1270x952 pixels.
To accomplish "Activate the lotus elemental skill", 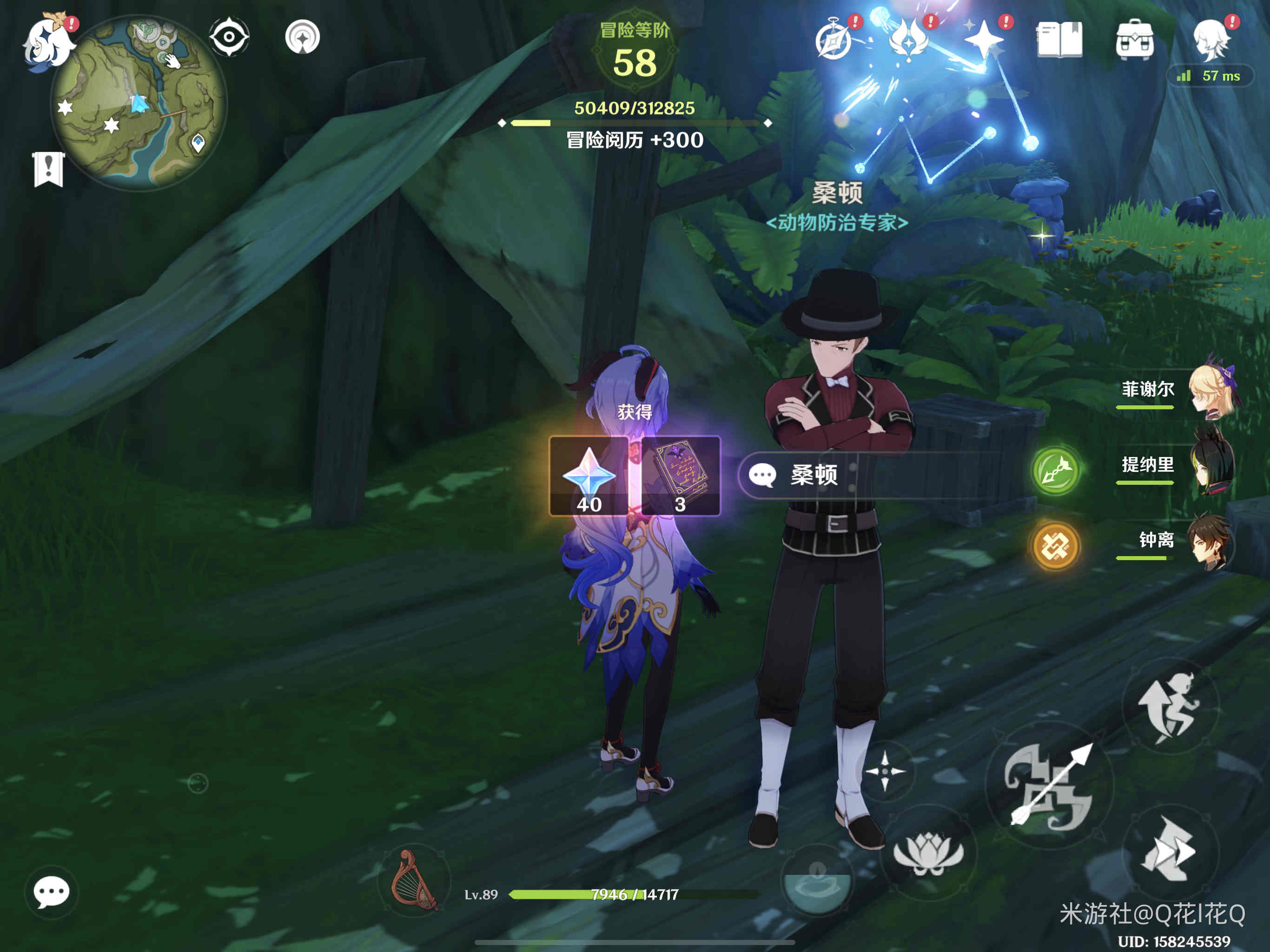I will click(928, 853).
